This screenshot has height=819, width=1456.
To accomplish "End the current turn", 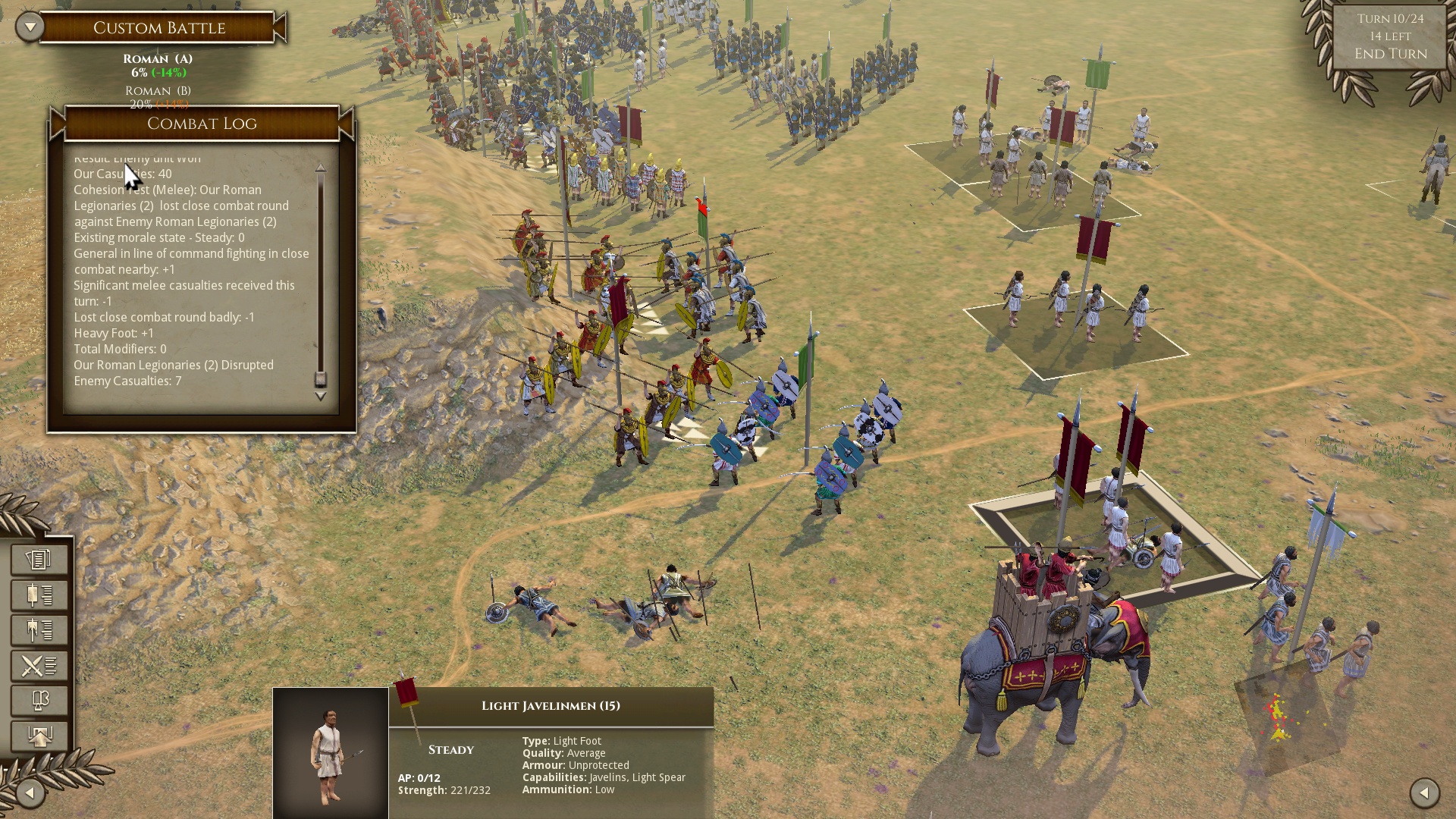I will (x=1390, y=54).
